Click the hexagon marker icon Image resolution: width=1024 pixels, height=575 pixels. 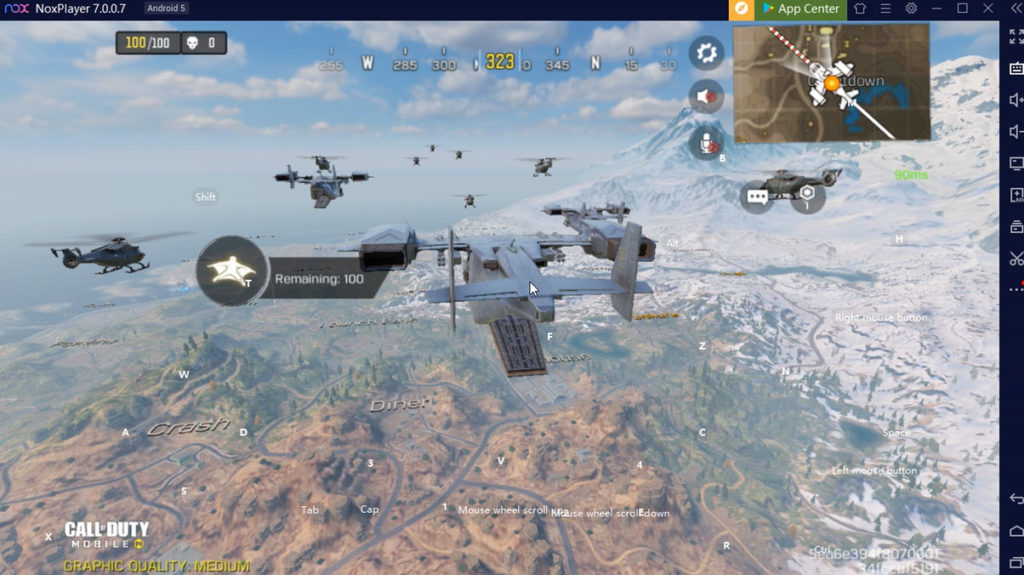(807, 193)
